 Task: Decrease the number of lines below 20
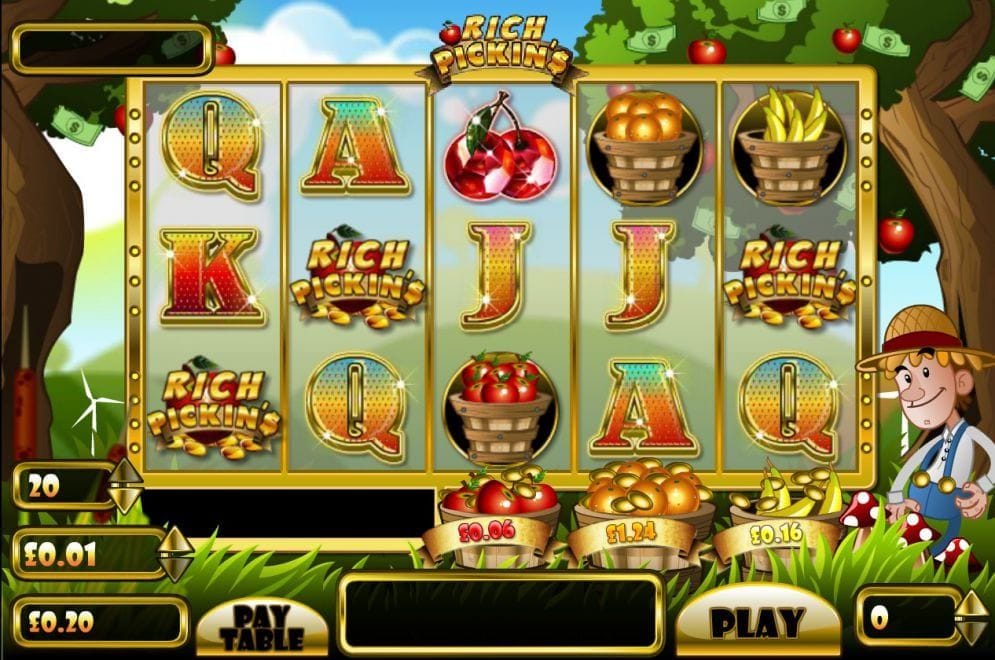(x=126, y=498)
